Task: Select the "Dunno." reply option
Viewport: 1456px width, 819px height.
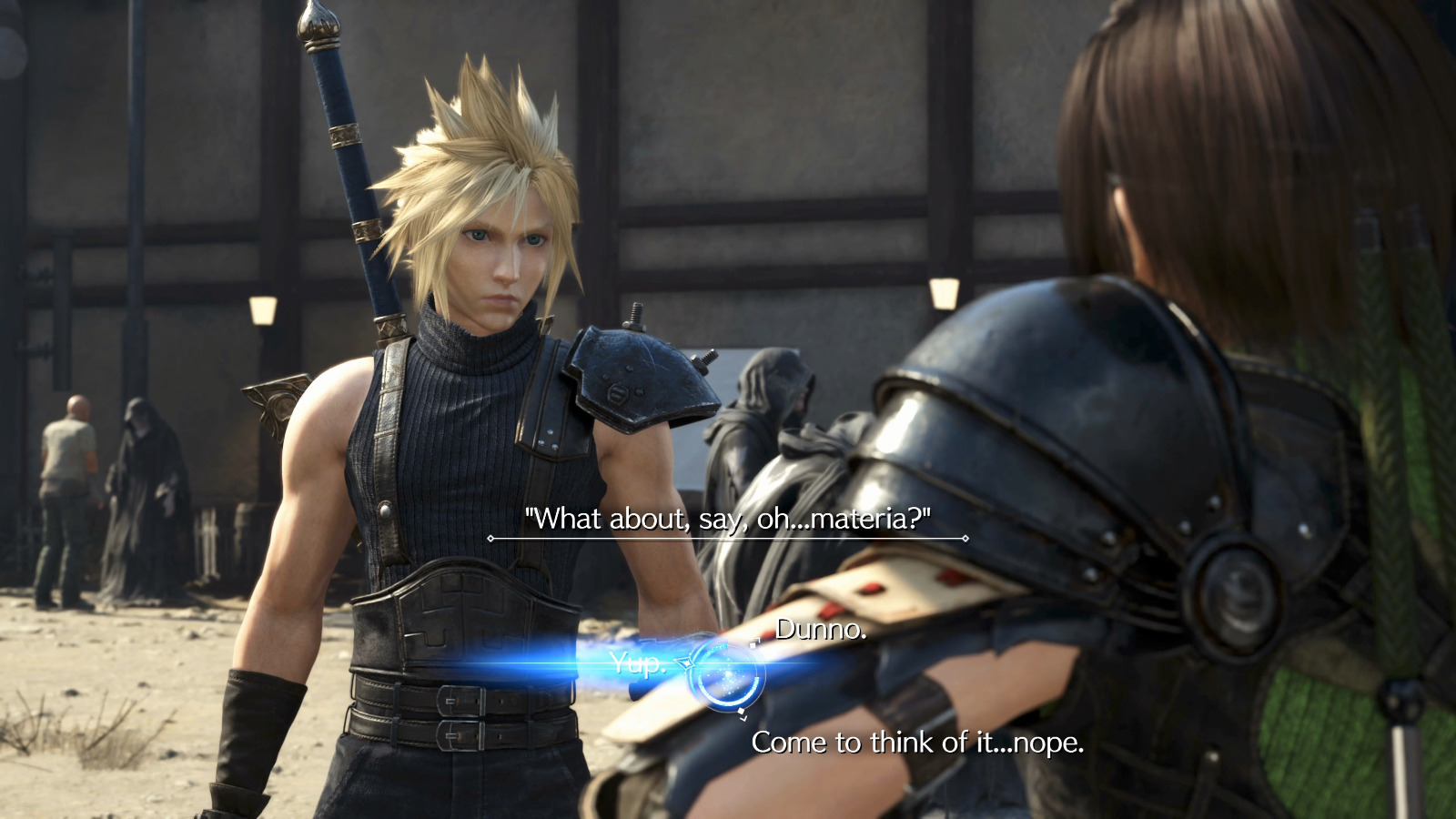Action: point(819,631)
